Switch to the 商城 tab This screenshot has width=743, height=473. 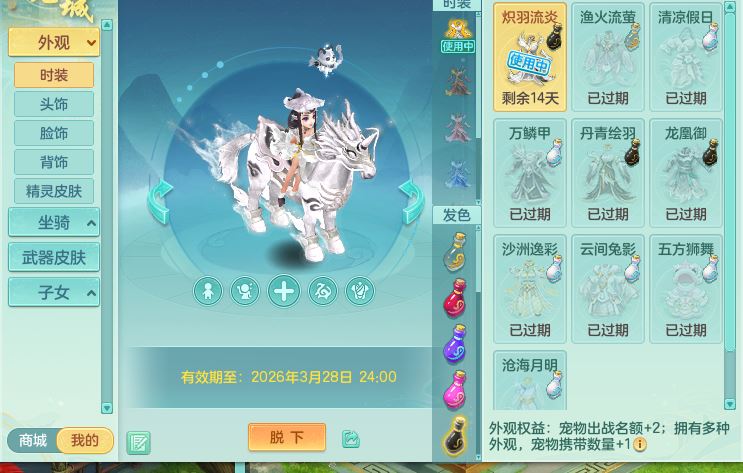click(x=33, y=440)
